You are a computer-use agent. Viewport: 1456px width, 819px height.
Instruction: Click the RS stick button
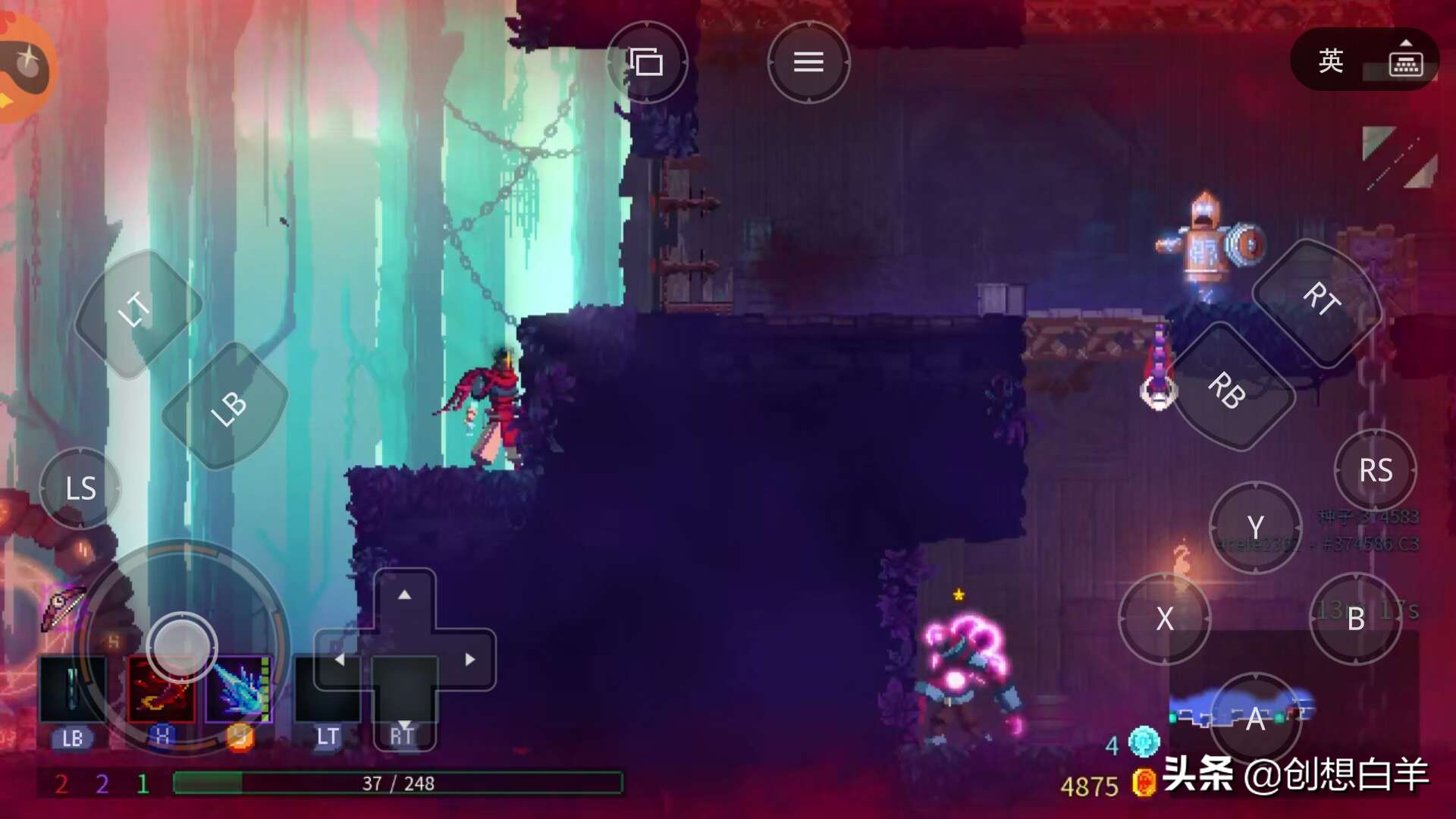pyautogui.click(x=1375, y=471)
